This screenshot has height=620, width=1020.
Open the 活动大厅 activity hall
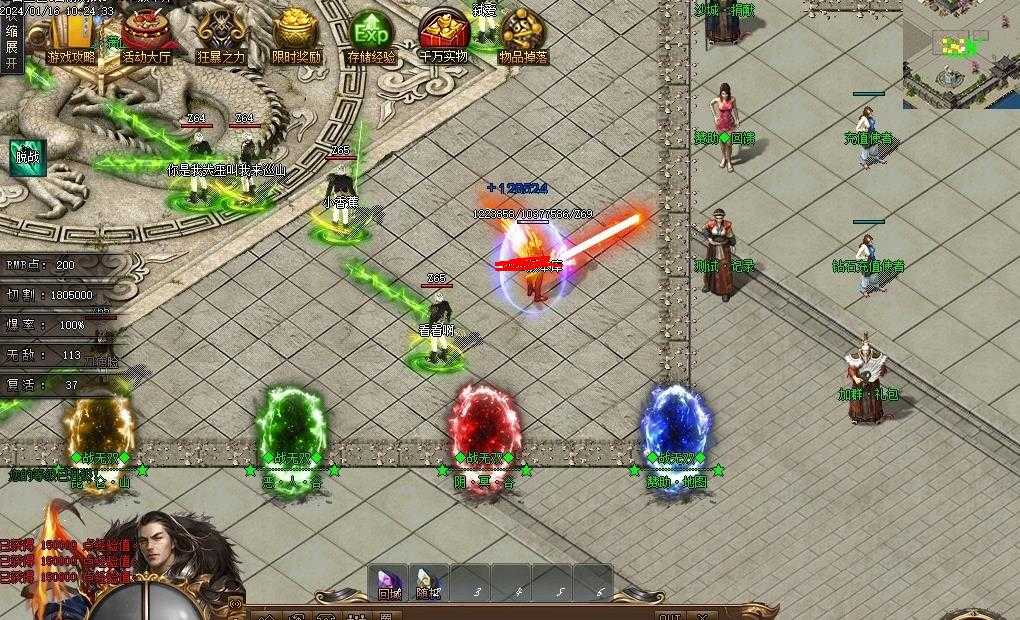click(146, 36)
